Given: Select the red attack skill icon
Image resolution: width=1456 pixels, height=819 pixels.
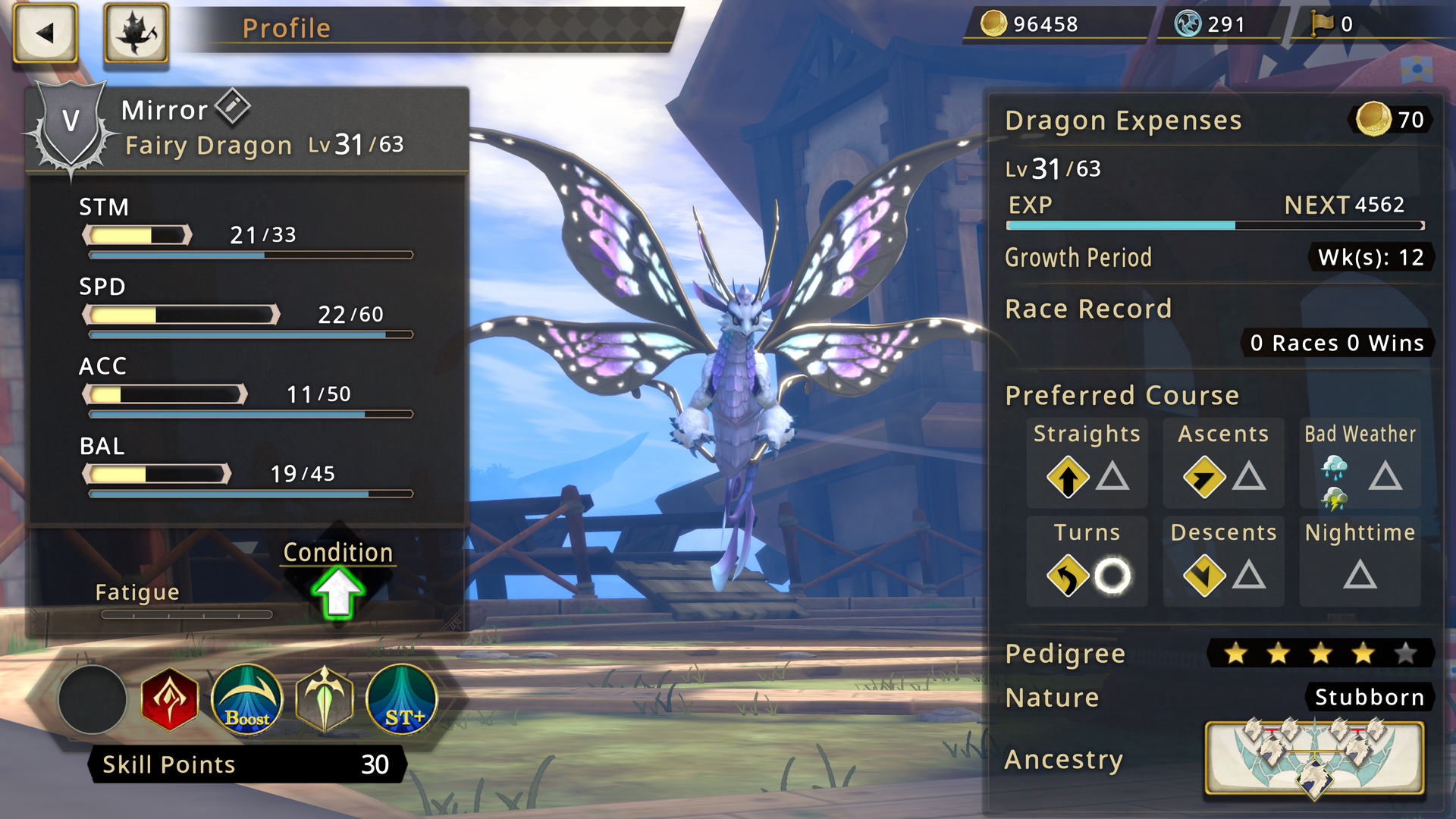Looking at the screenshot, I should [x=170, y=699].
